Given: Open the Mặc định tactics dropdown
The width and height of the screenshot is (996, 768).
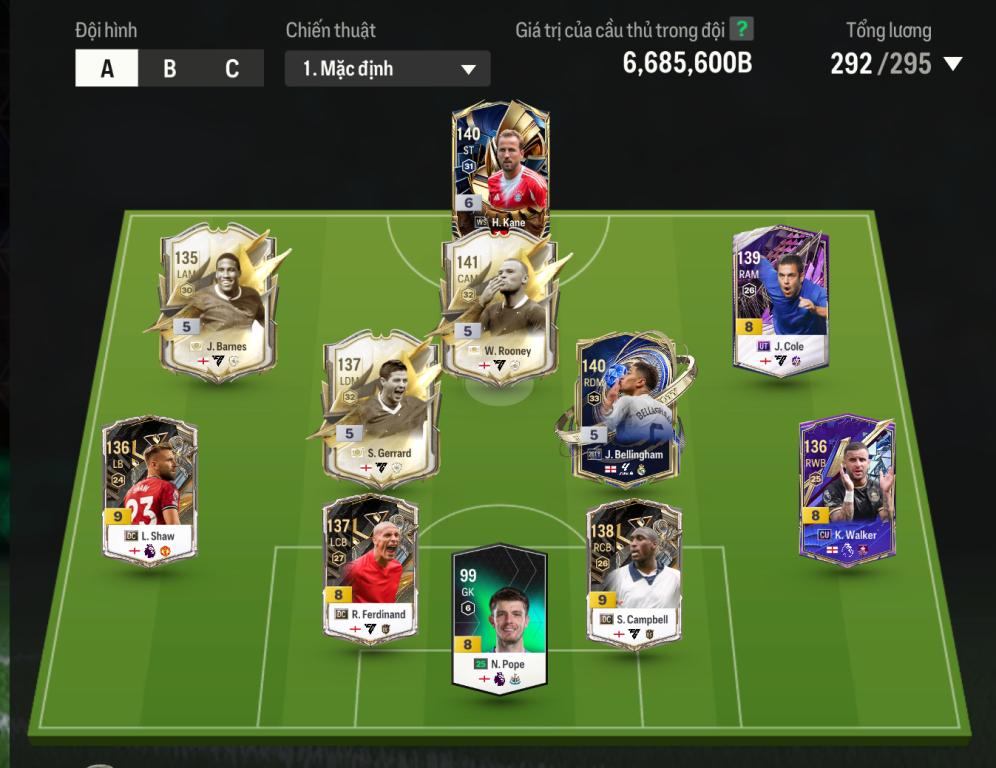Looking at the screenshot, I should 388,69.
